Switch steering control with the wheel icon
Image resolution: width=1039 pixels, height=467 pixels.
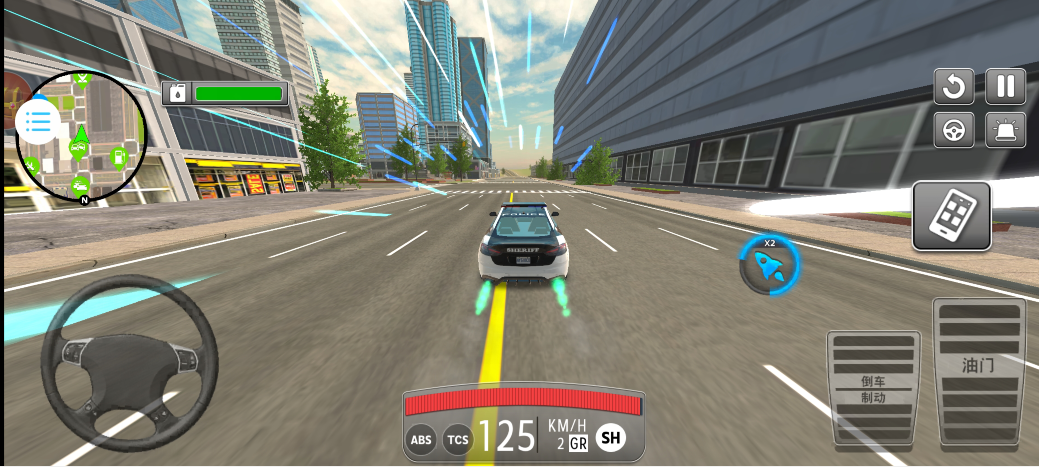pos(954,130)
